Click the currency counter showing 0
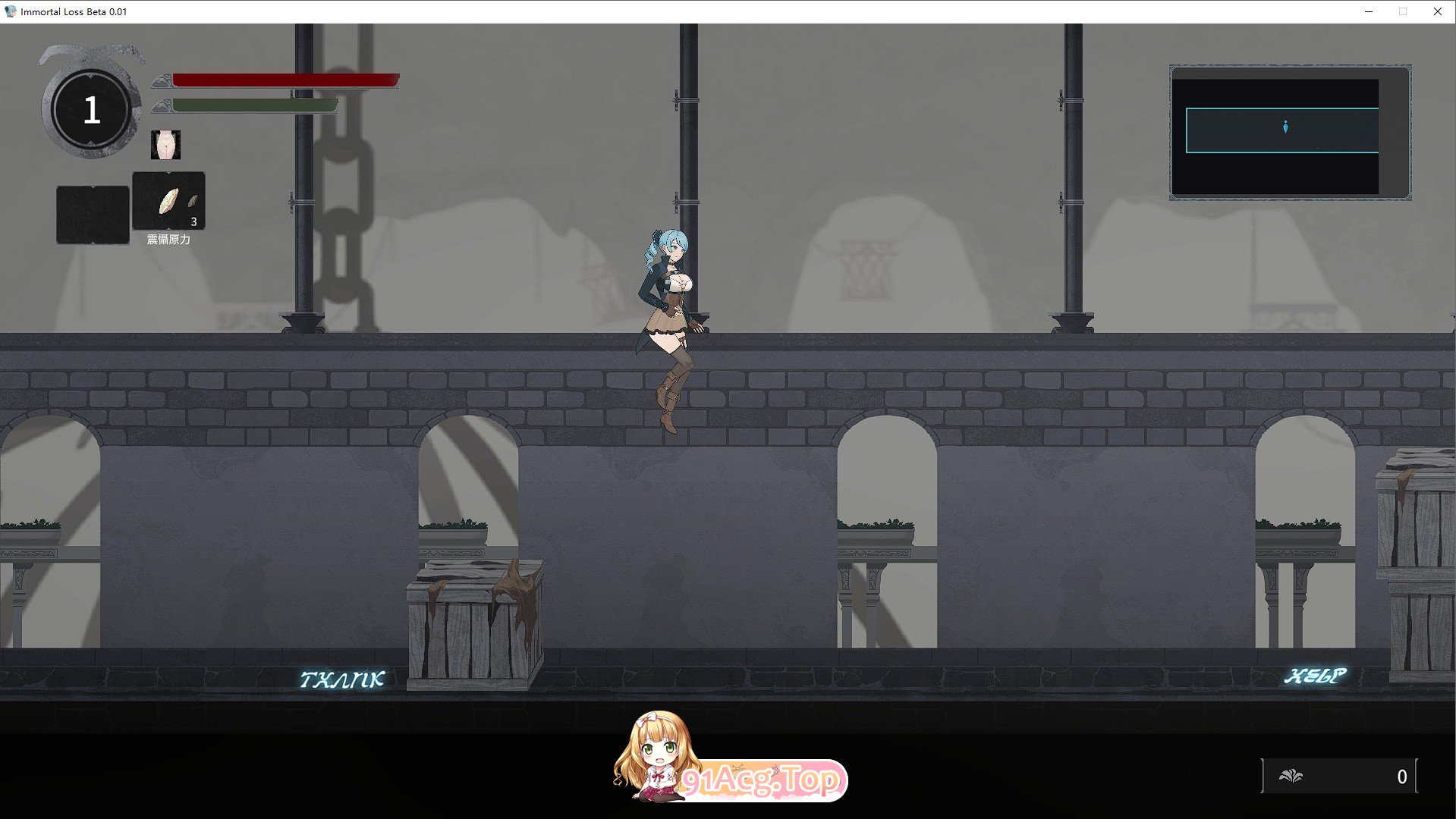Viewport: 1456px width, 819px height. pos(1401,776)
